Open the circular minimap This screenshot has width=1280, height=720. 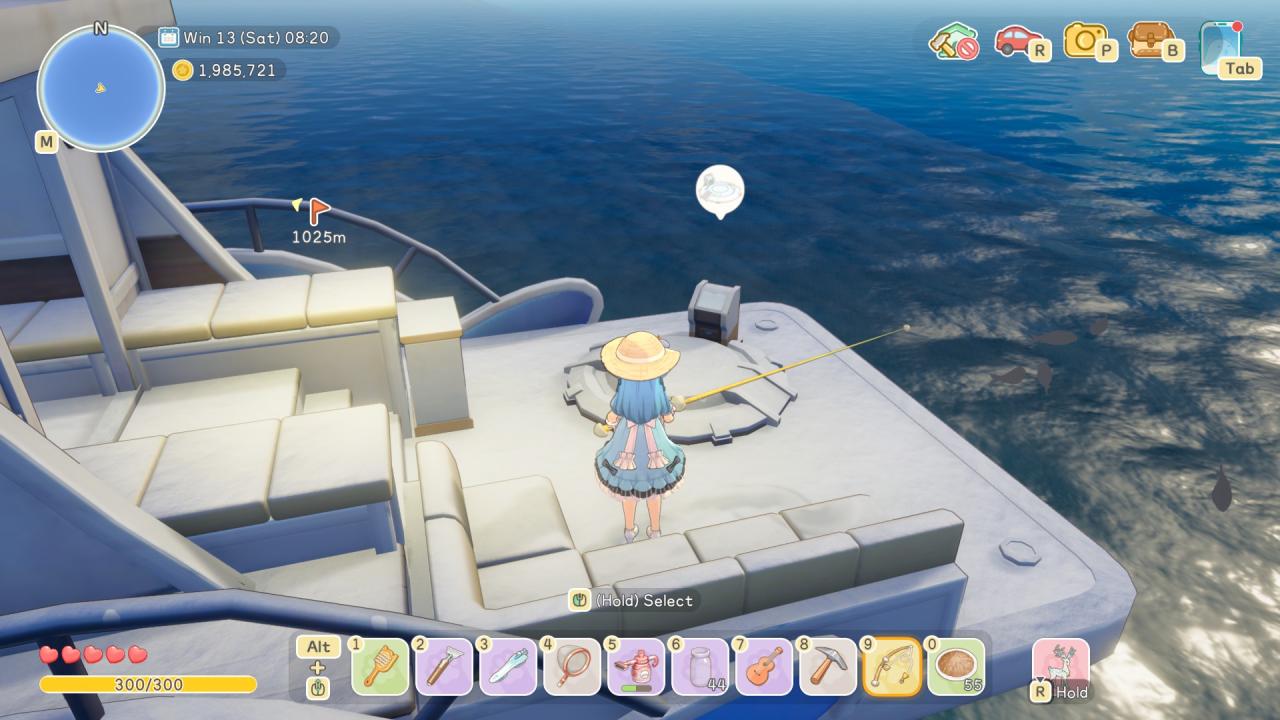coord(101,88)
